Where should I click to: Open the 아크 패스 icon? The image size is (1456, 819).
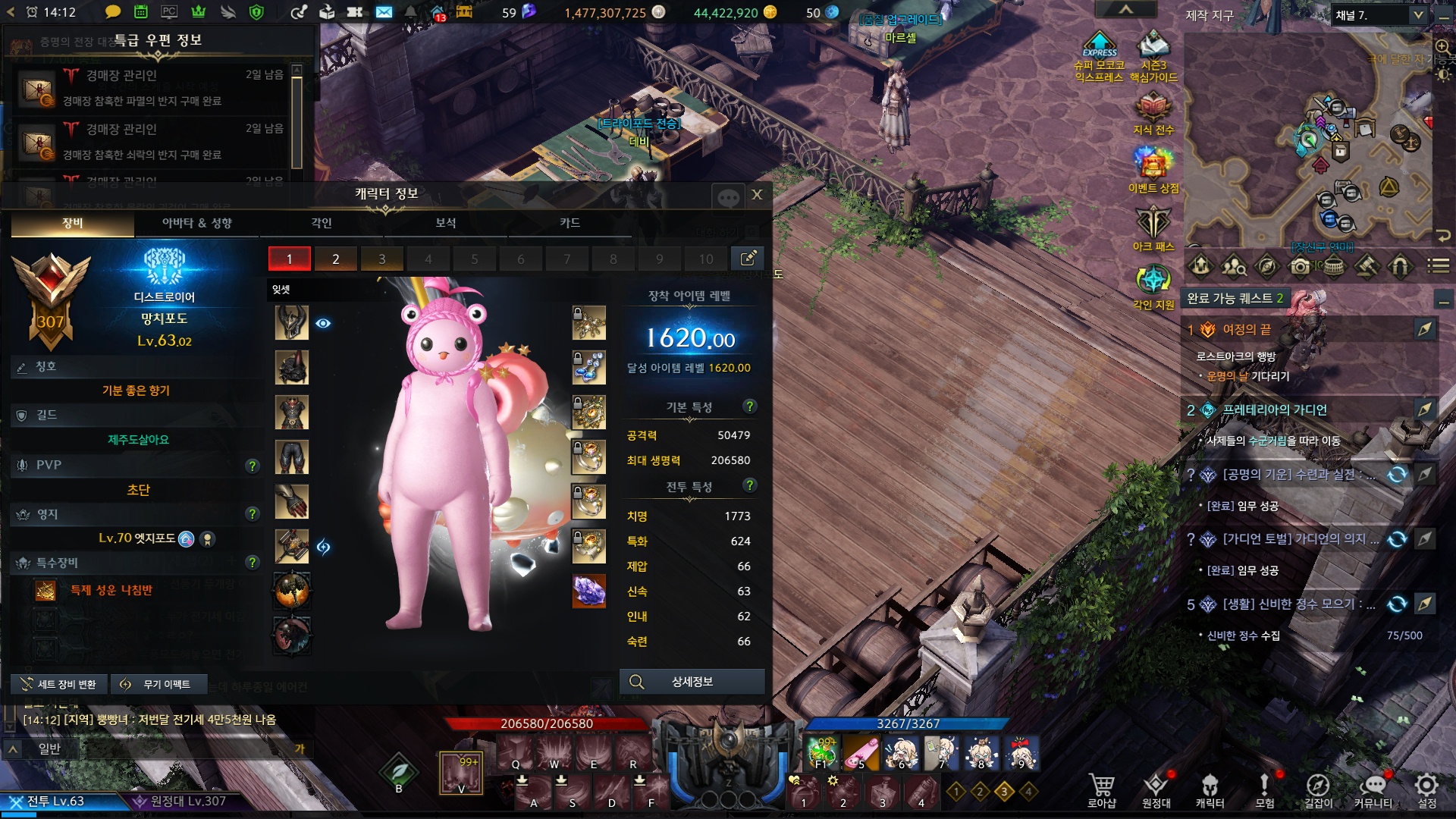[x=1153, y=227]
